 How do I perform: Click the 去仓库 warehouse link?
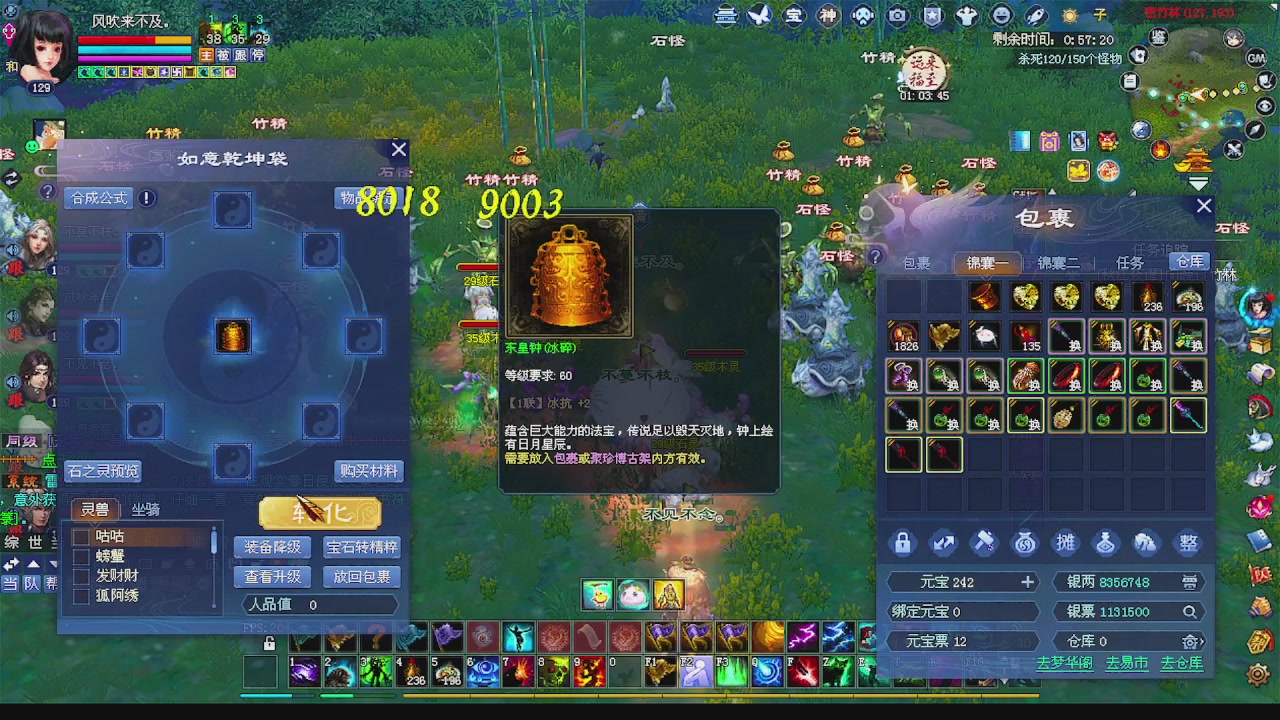1181,662
